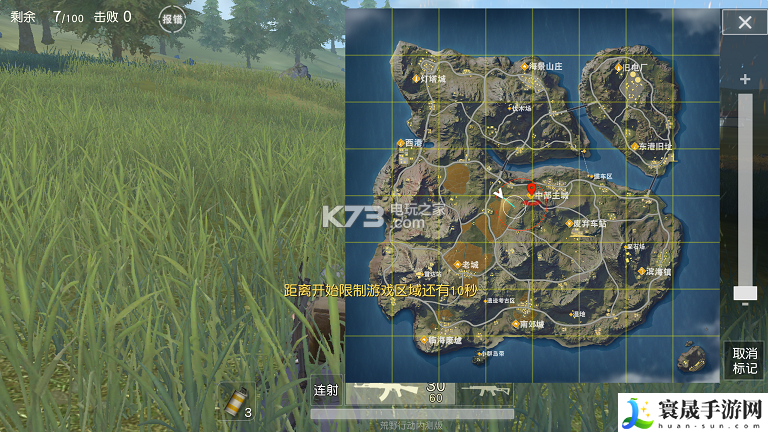Click the map zoom slider handle
The image size is (768, 432).
click(744, 293)
